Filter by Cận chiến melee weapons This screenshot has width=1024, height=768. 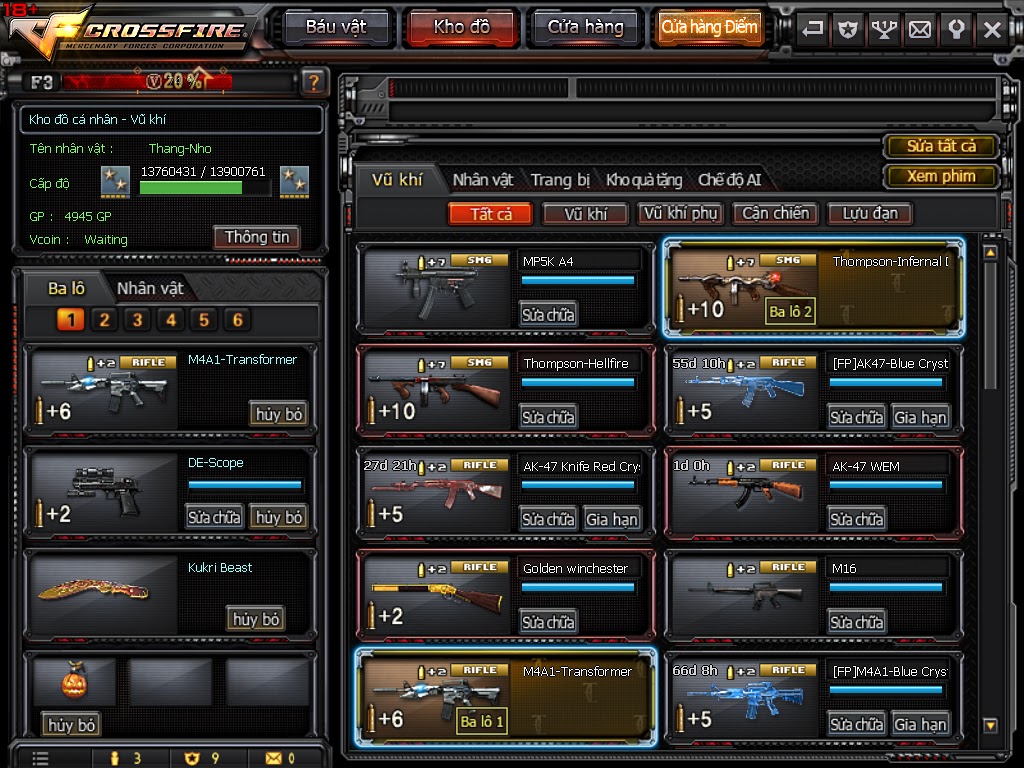[776, 213]
